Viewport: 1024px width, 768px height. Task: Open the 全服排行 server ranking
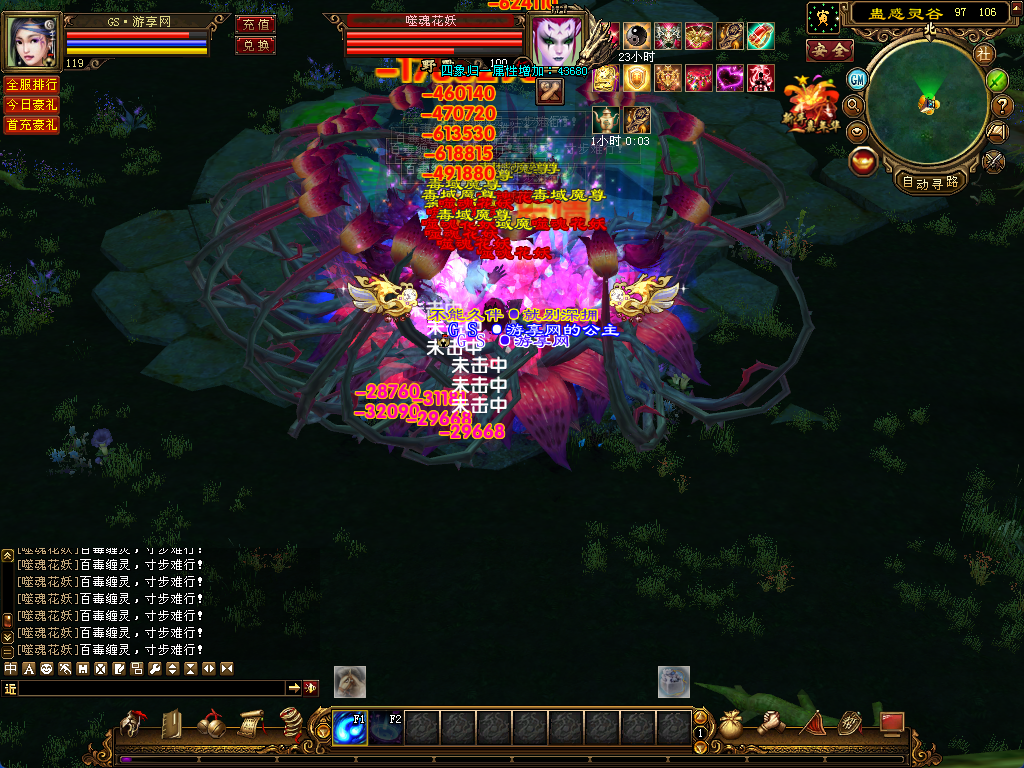[31, 85]
